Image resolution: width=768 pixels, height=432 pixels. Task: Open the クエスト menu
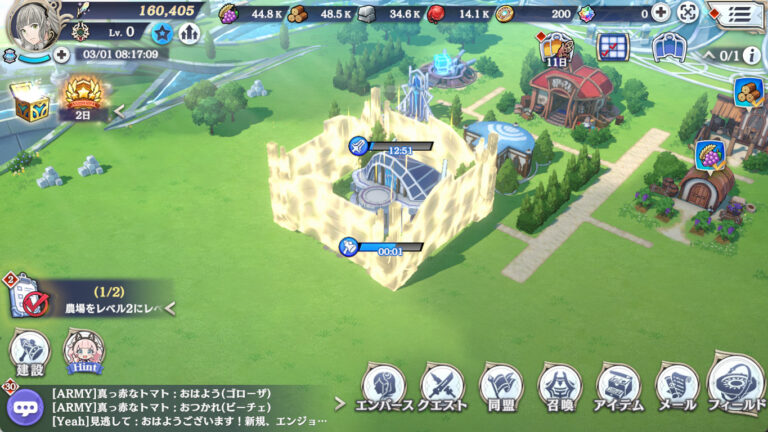(442, 386)
